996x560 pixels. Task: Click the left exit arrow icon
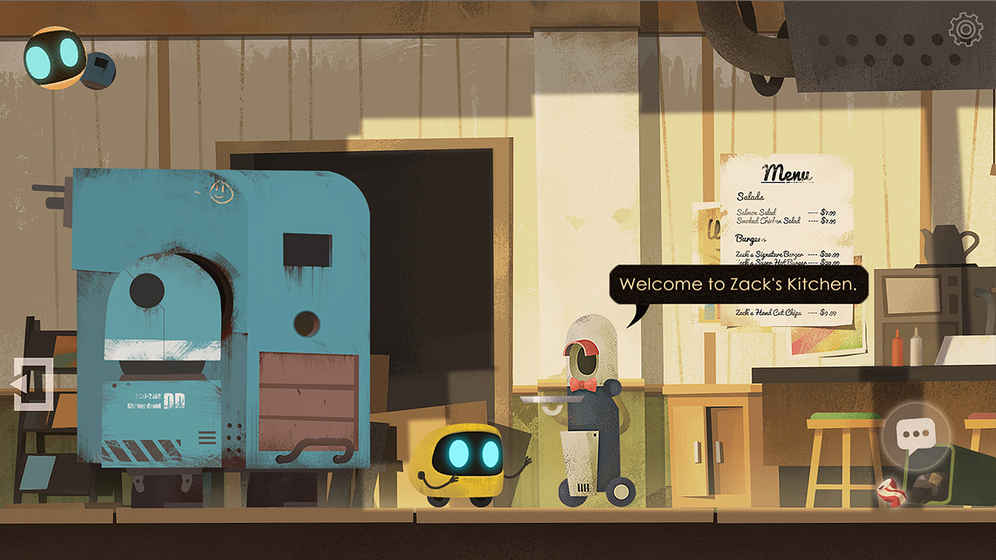pos(29,384)
